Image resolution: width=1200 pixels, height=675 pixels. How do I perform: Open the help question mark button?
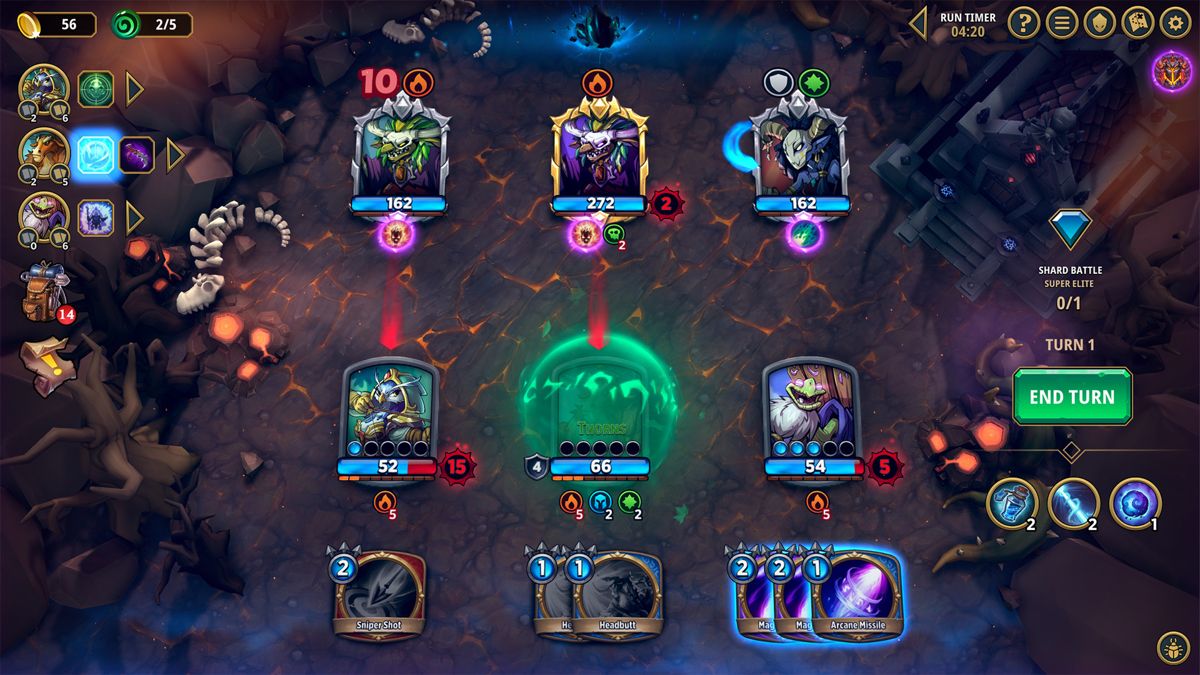[x=1022, y=22]
